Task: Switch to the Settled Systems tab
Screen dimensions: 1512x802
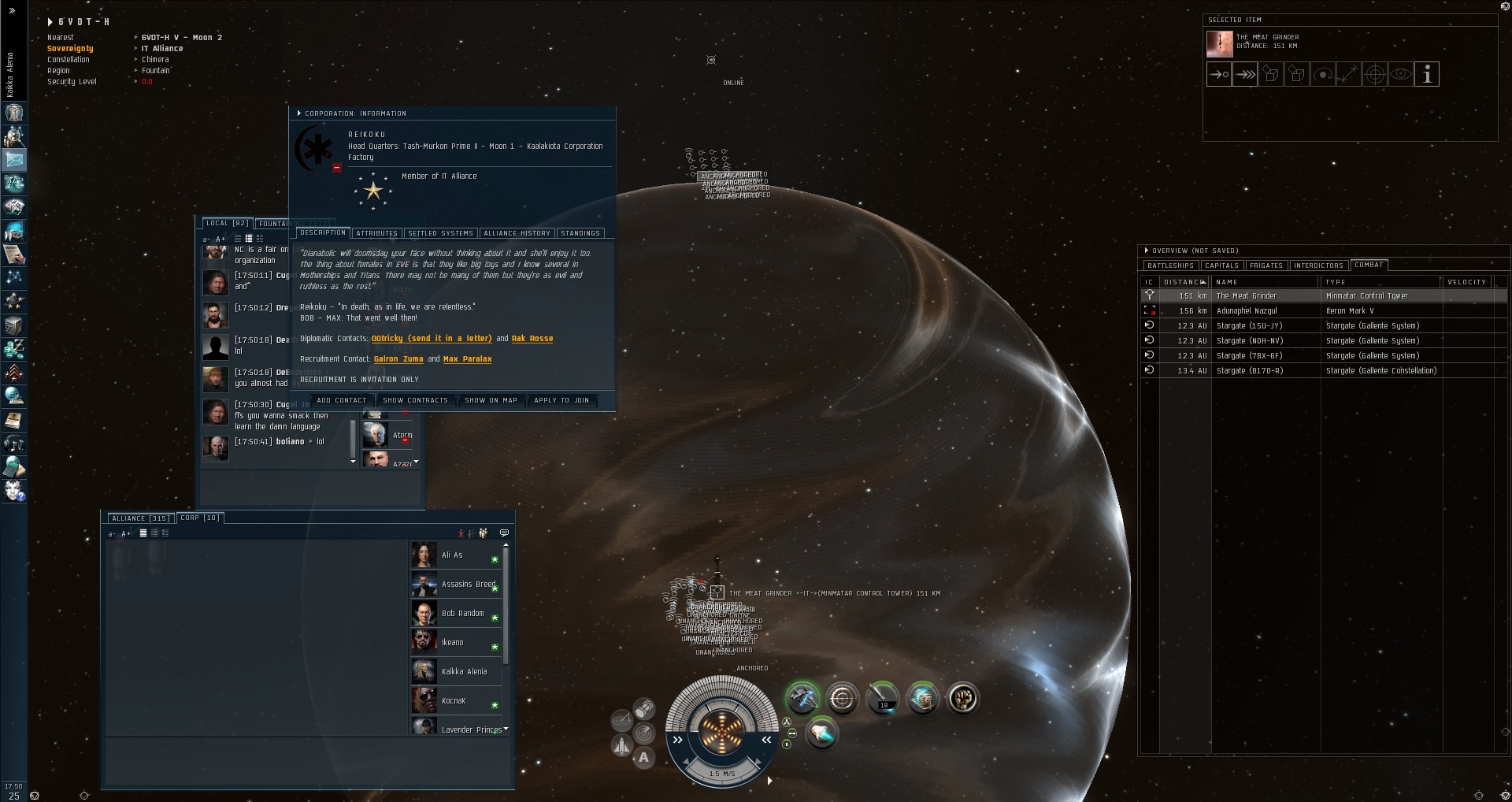Action: 440,233
